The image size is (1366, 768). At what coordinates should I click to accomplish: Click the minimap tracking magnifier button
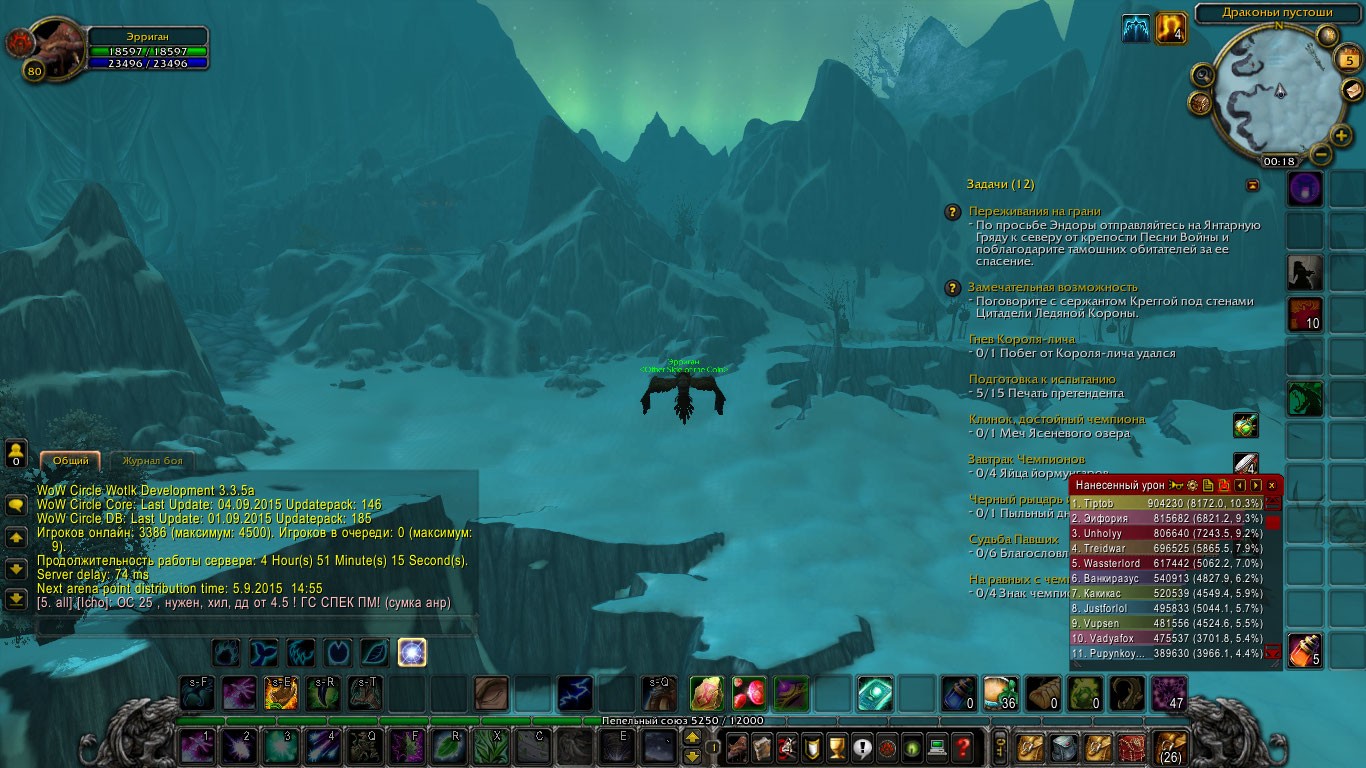(1203, 75)
